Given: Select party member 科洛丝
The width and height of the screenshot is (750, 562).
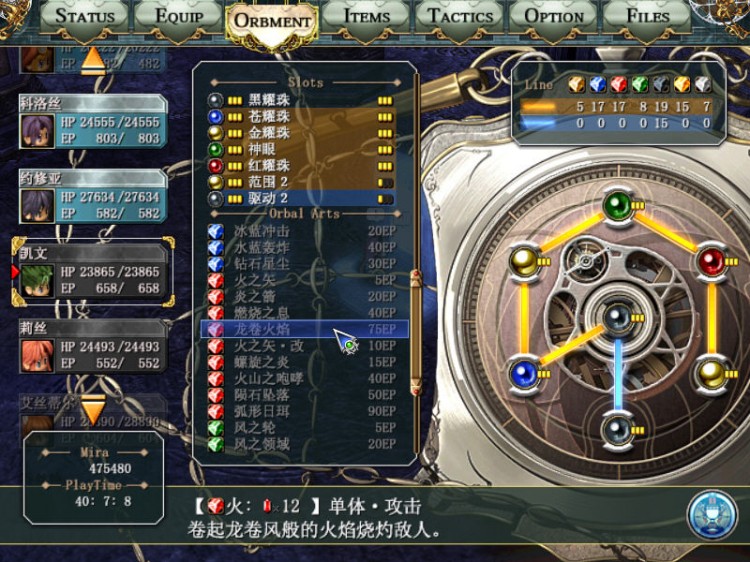Looking at the screenshot, I should (91, 123).
